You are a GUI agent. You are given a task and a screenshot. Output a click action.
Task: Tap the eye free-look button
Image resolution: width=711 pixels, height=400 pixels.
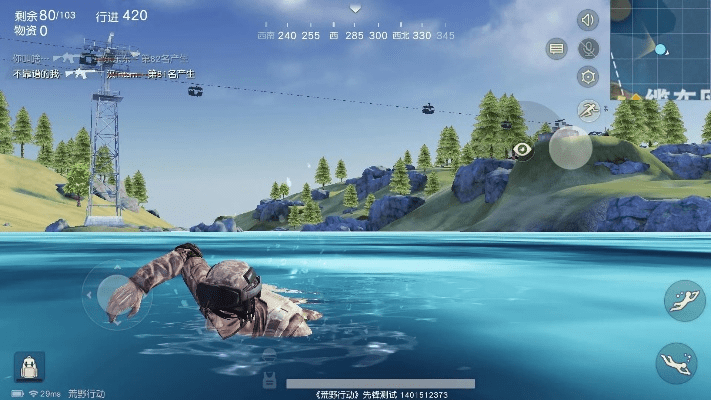tap(522, 149)
